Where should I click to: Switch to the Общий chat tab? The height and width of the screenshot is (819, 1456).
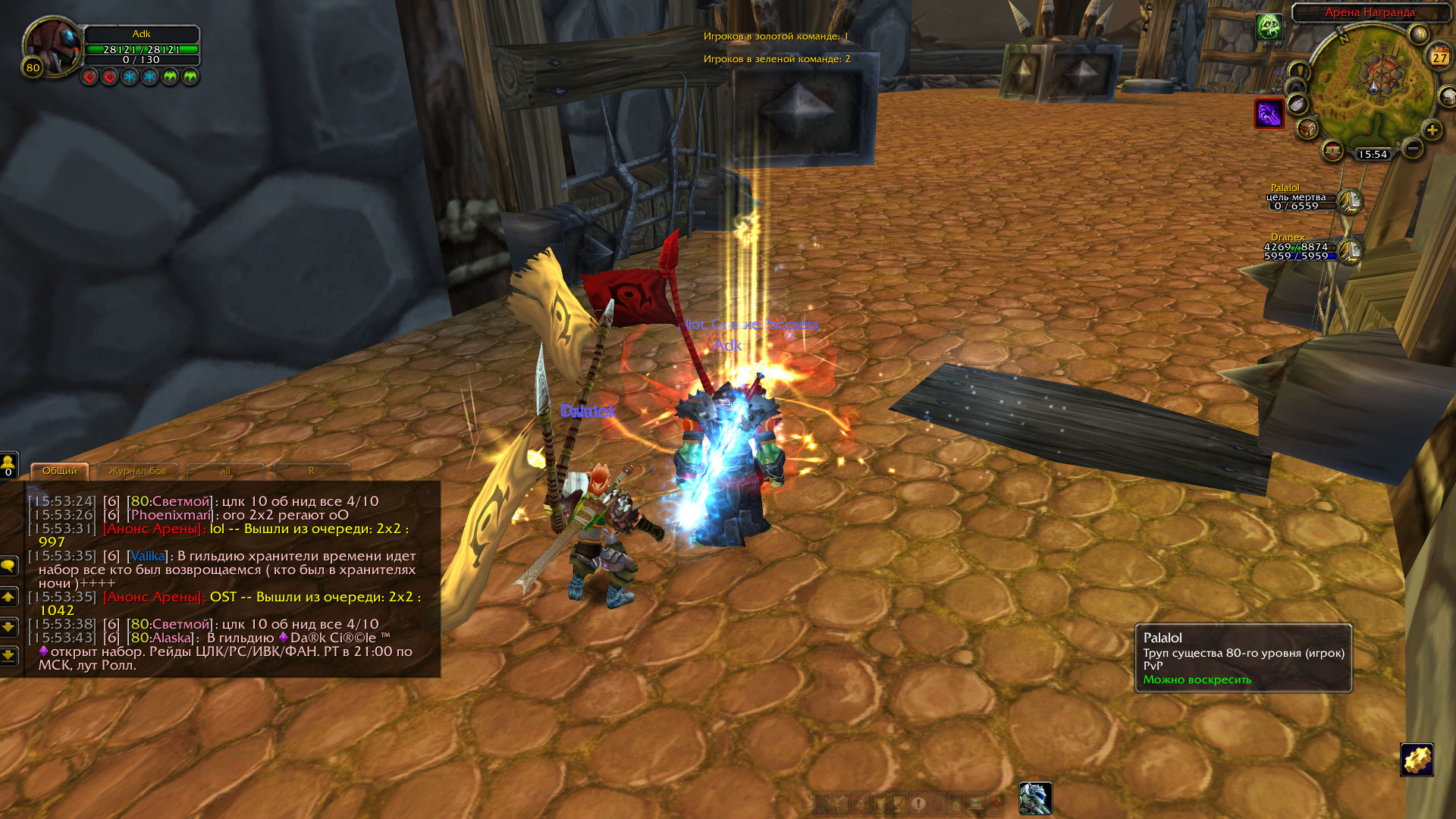(59, 471)
